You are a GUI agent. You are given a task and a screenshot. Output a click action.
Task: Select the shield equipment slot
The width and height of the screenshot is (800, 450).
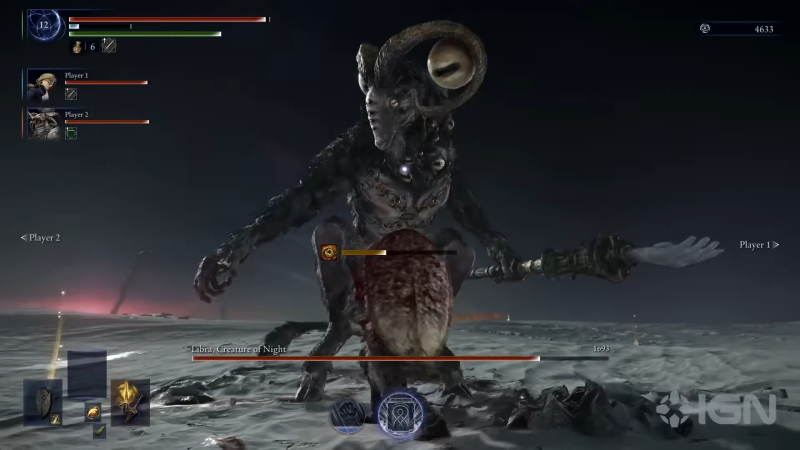43,403
